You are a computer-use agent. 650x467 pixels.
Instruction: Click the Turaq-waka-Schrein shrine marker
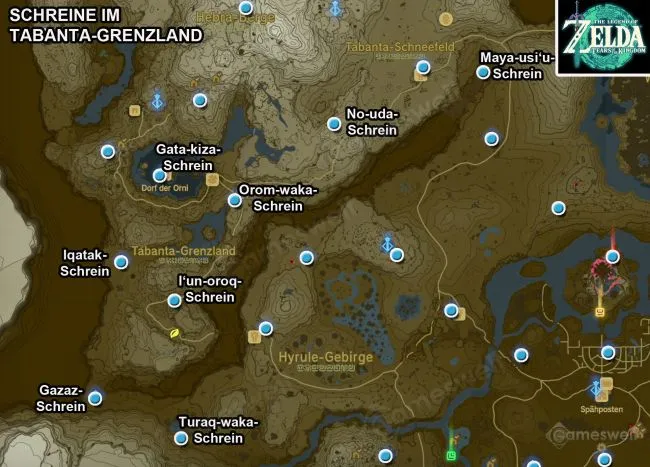[181, 438]
